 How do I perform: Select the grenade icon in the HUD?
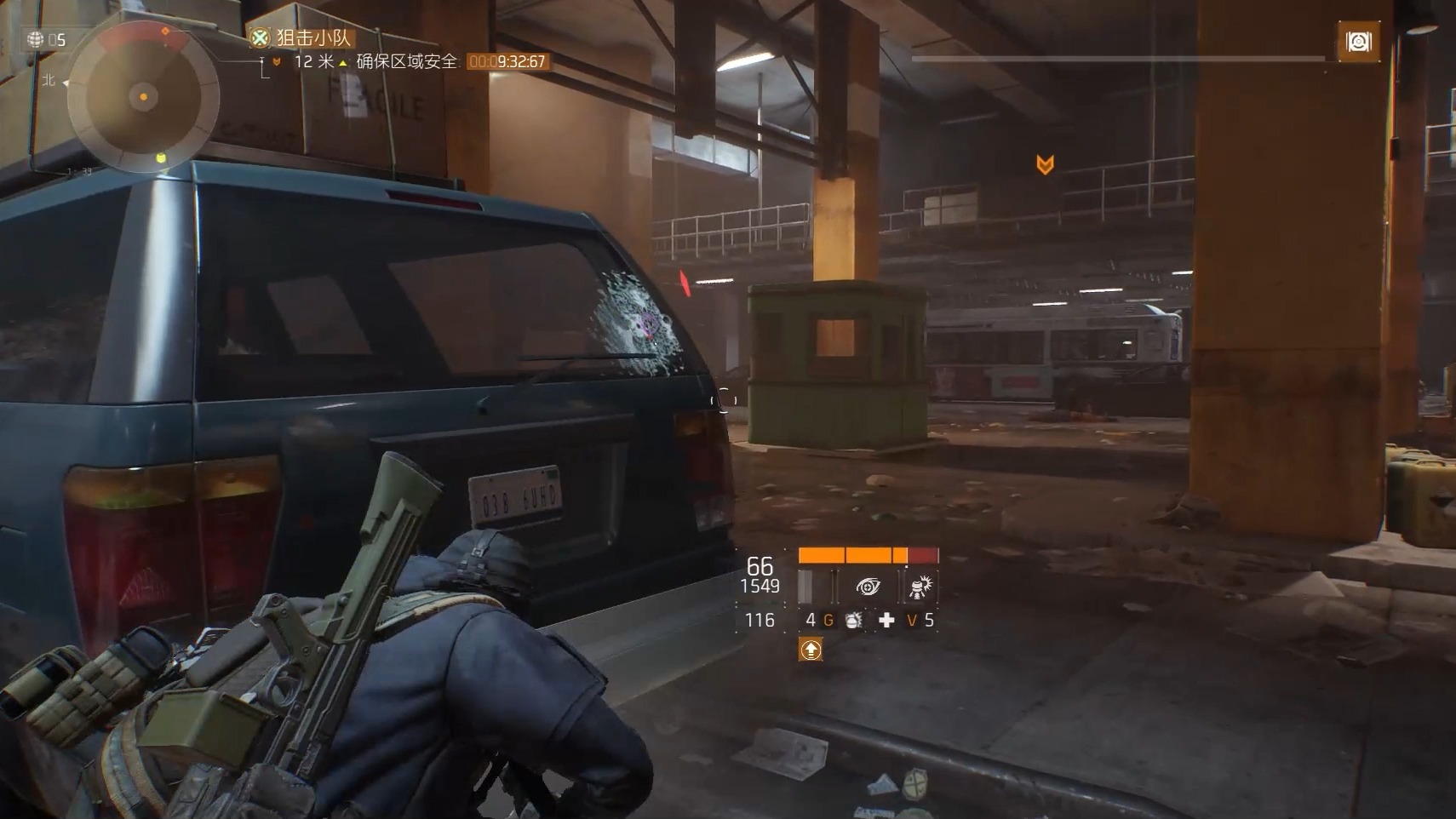[x=853, y=621]
